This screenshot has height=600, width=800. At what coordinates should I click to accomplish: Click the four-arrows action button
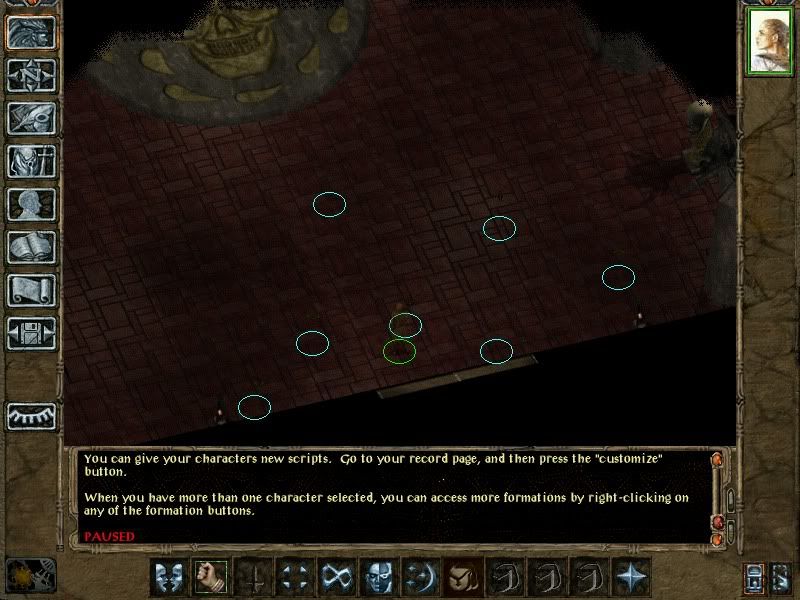[x=295, y=576]
